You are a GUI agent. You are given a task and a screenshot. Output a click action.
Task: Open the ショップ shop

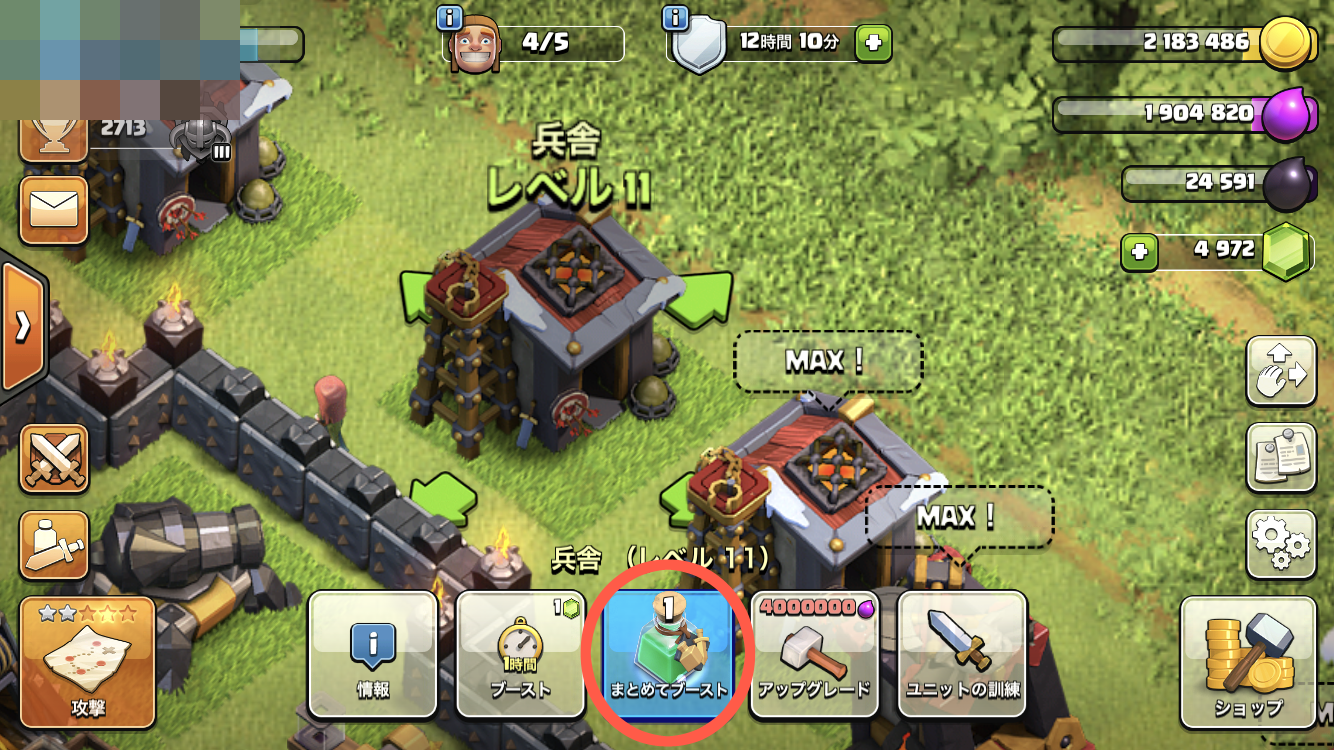click(x=1247, y=662)
